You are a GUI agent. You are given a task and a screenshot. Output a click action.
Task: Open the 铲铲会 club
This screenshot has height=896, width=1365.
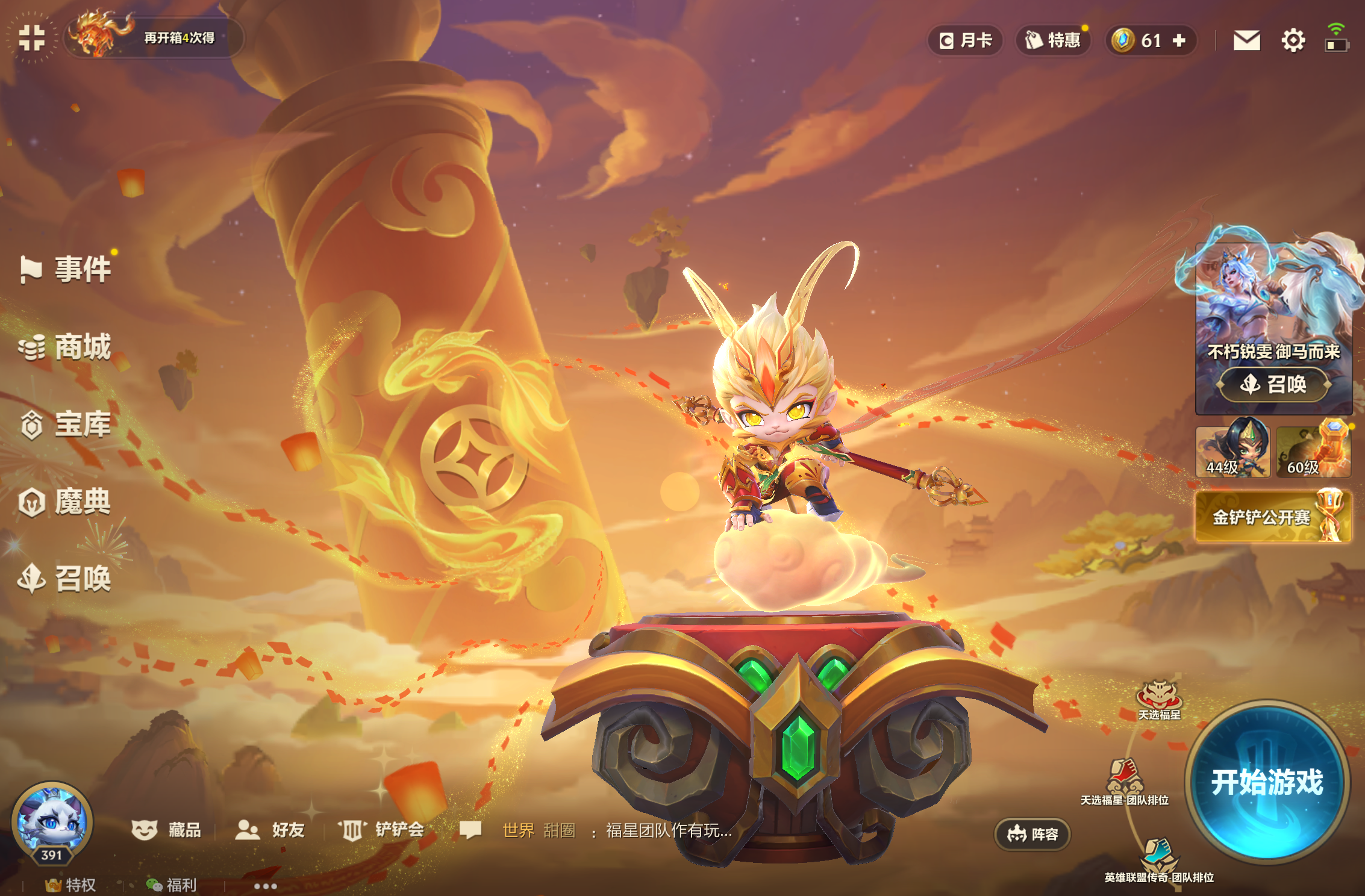382,830
